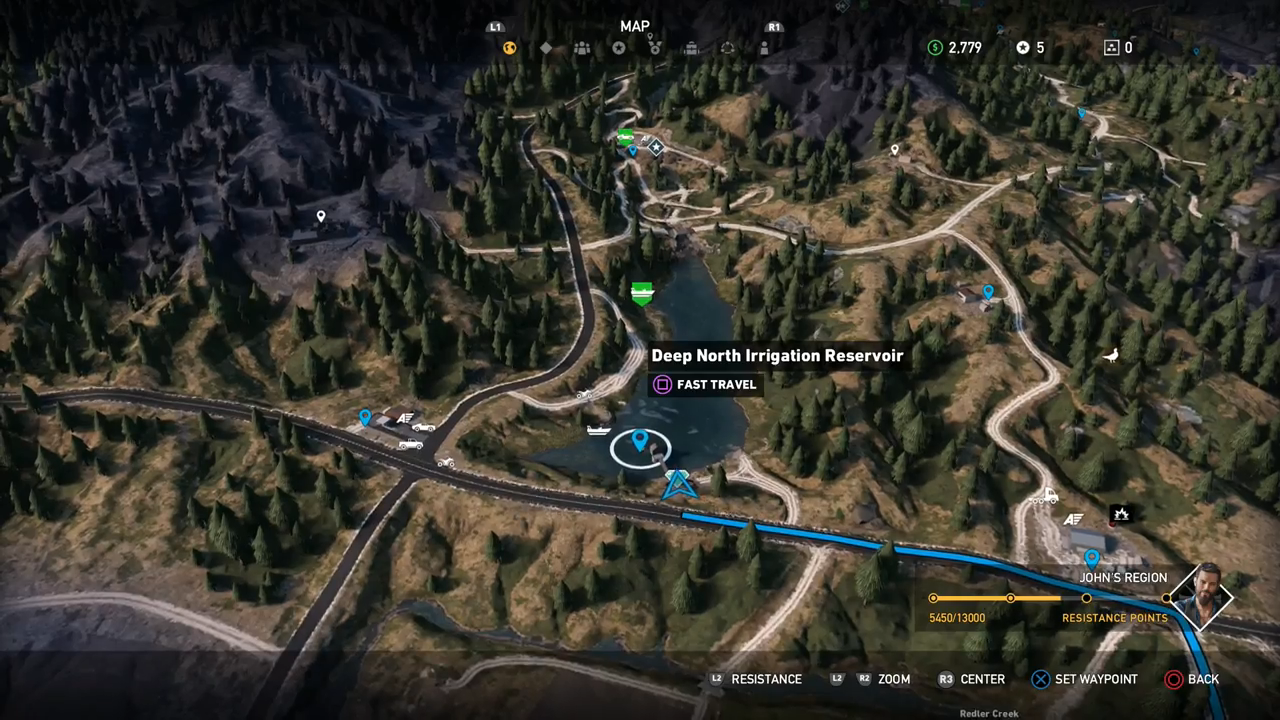This screenshot has height=720, width=1280.
Task: Select the world map globe icon
Action: pyautogui.click(x=509, y=48)
